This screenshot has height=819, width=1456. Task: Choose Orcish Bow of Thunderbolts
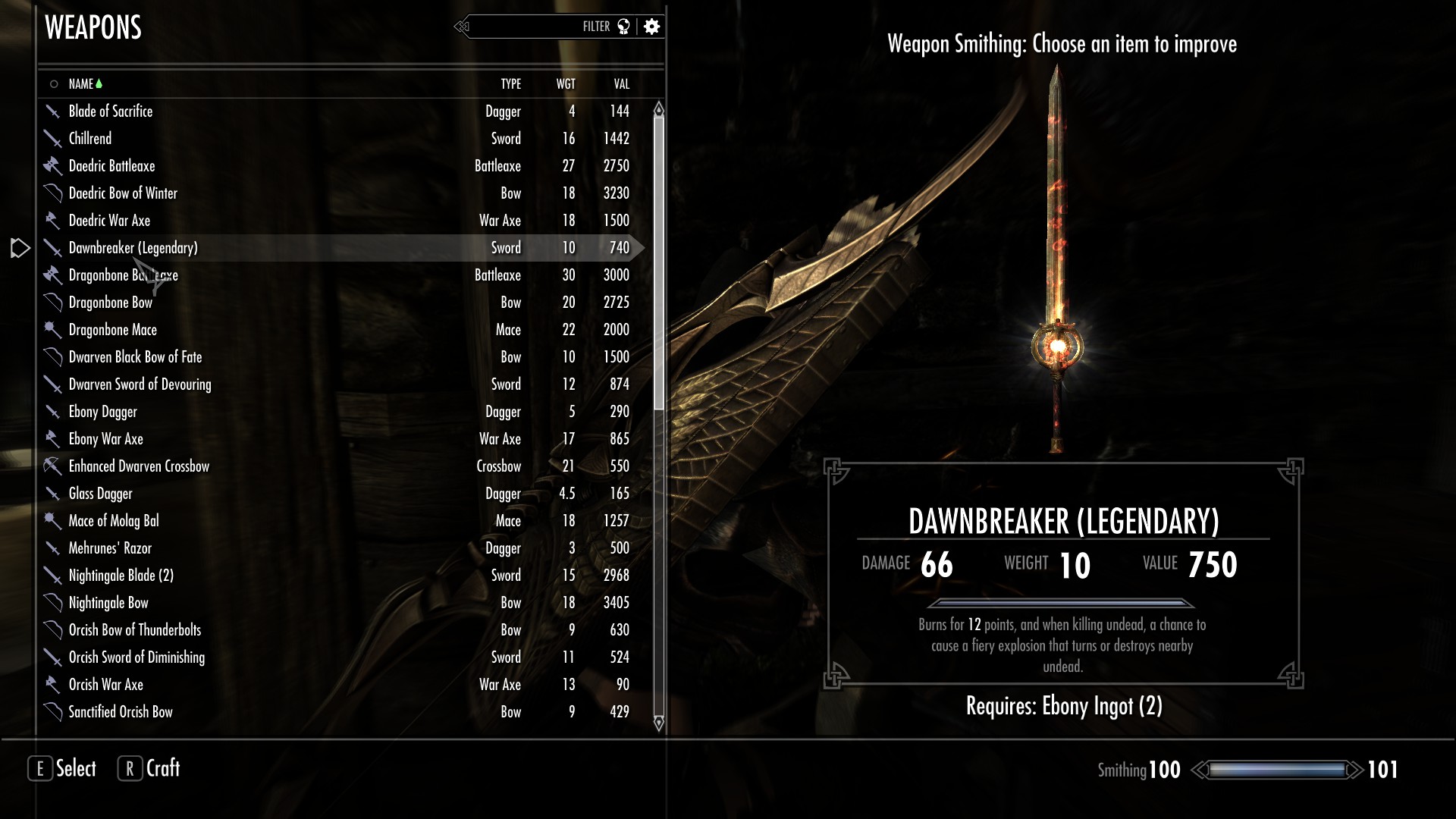click(x=135, y=630)
